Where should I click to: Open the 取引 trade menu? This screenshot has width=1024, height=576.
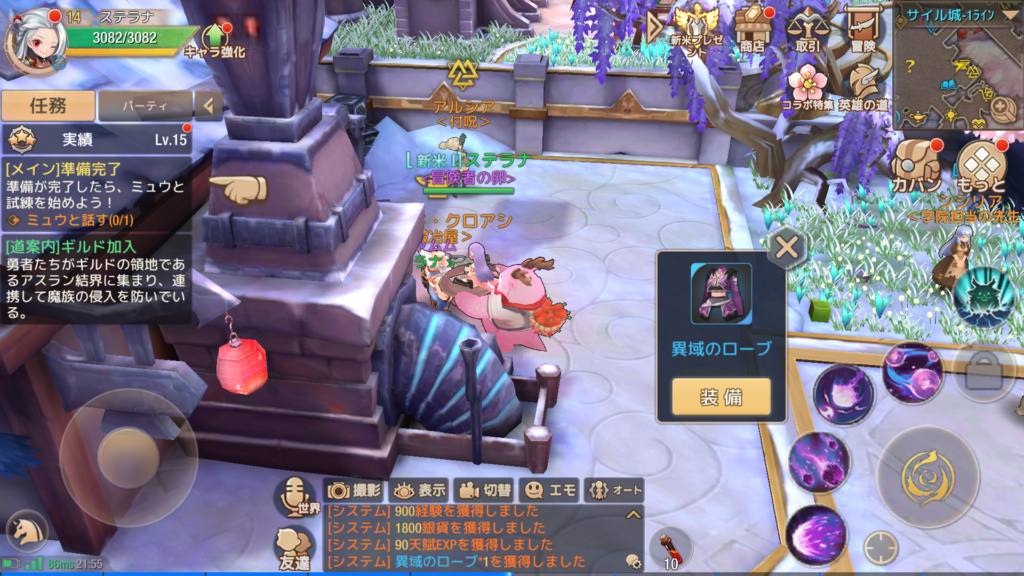tap(806, 28)
